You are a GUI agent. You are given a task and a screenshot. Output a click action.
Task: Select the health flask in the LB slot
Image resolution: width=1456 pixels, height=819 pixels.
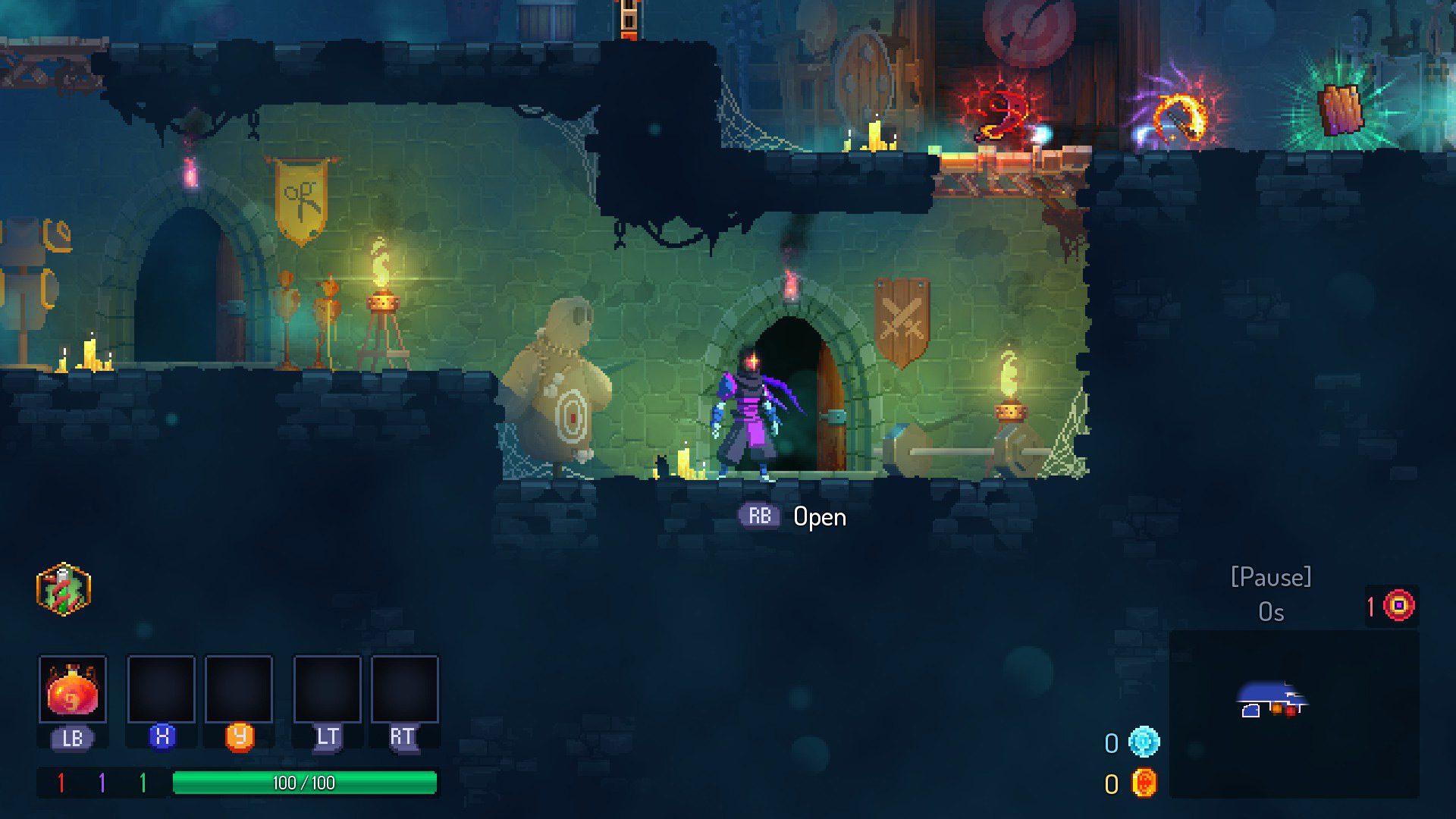(72, 692)
